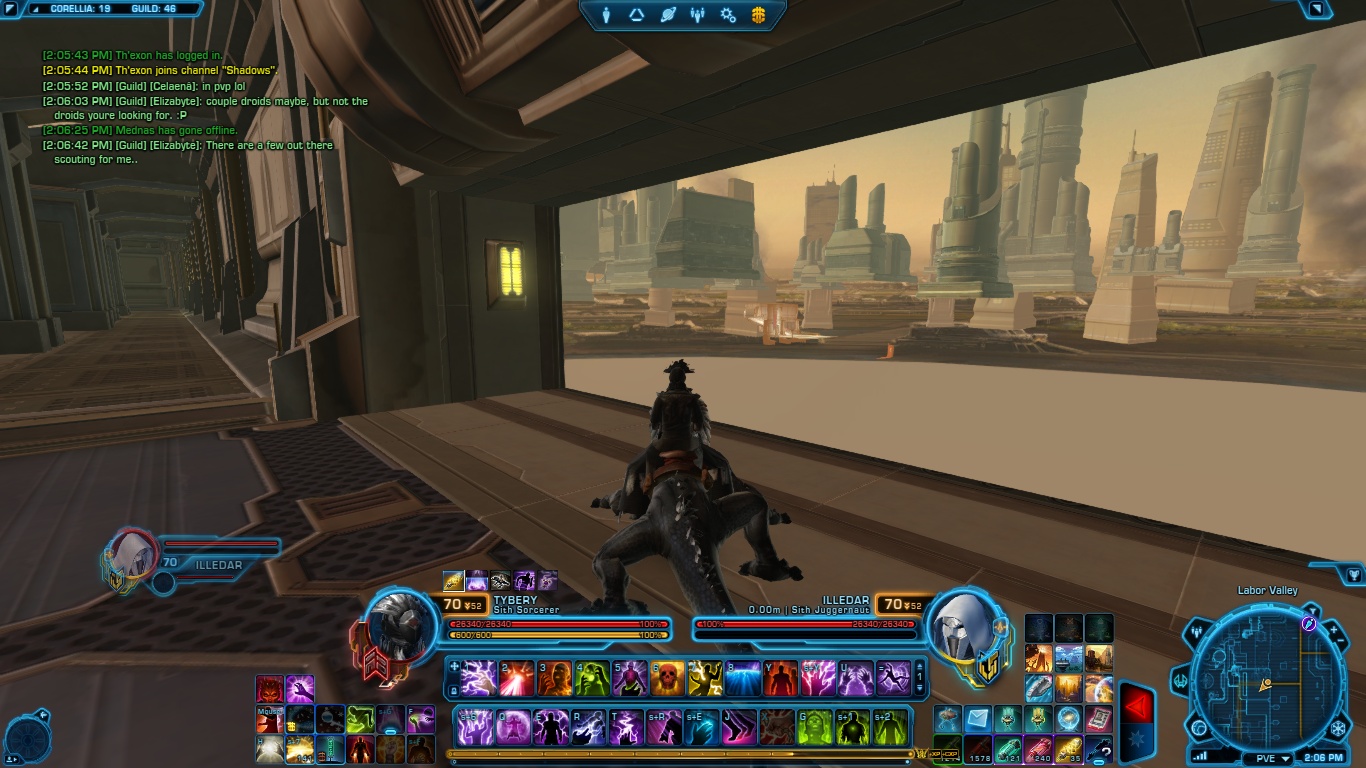
Task: Activate the red skull ability
Action: pyautogui.click(x=667, y=679)
